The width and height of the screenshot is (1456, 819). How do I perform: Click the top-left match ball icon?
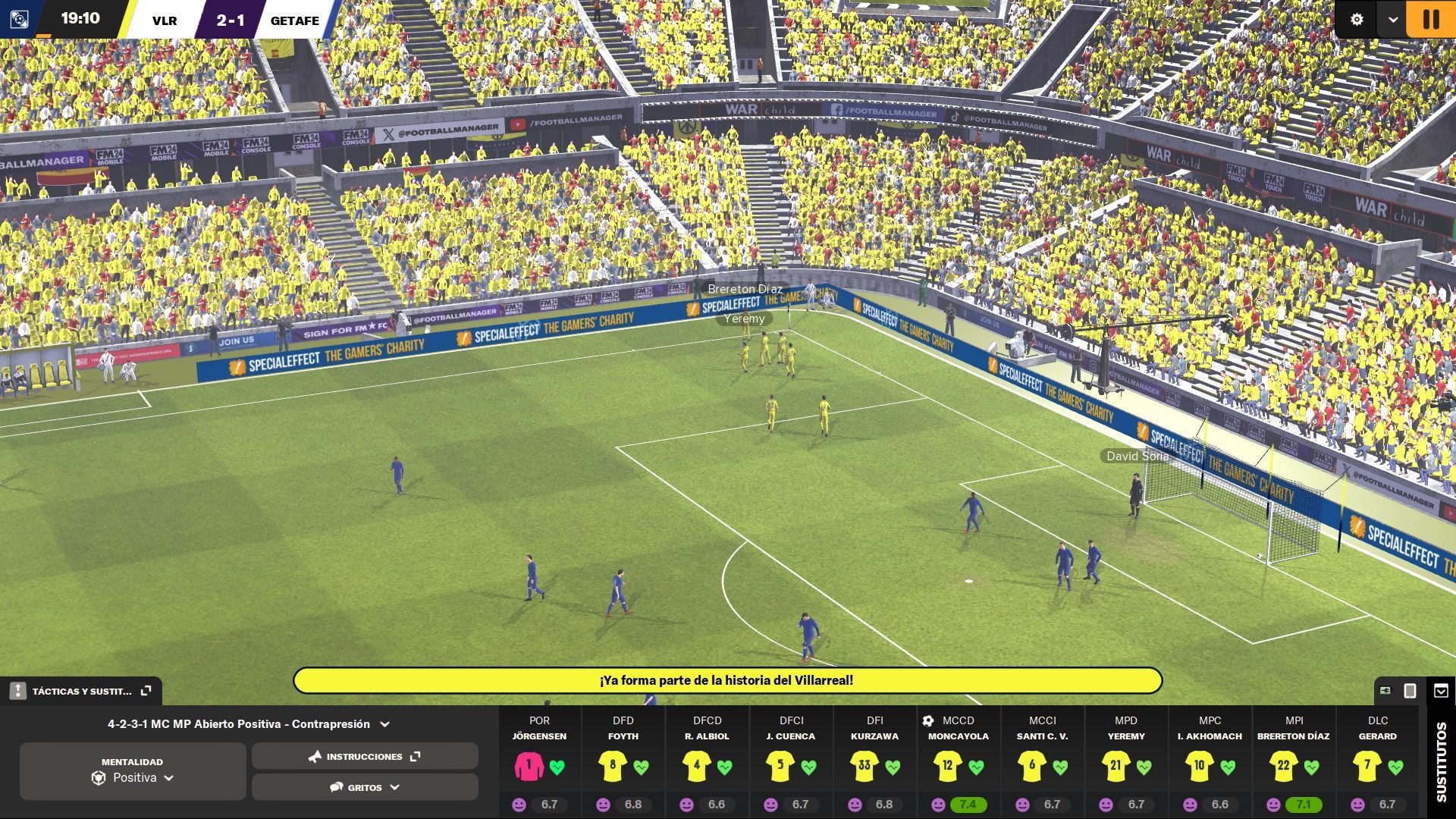click(19, 20)
